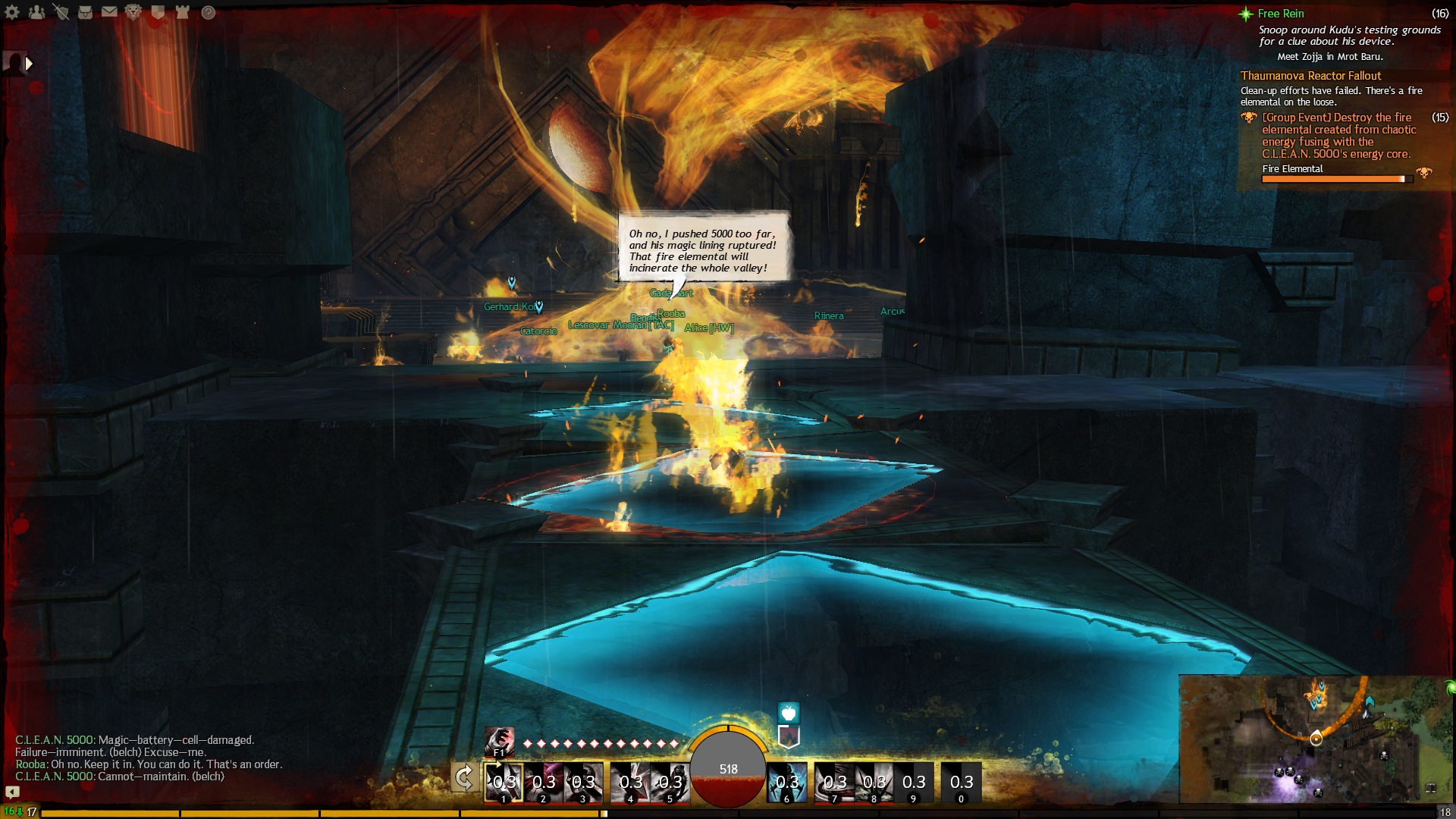Click the weapon swap arrows button
This screenshot has height=819, width=1456.
coord(464,778)
